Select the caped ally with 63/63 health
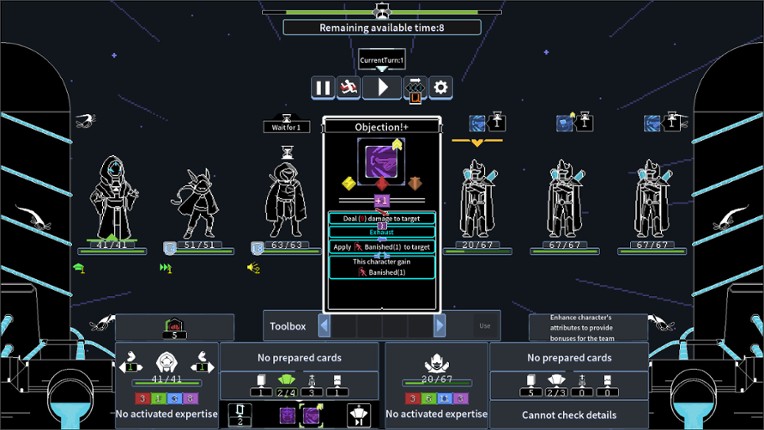 point(285,200)
